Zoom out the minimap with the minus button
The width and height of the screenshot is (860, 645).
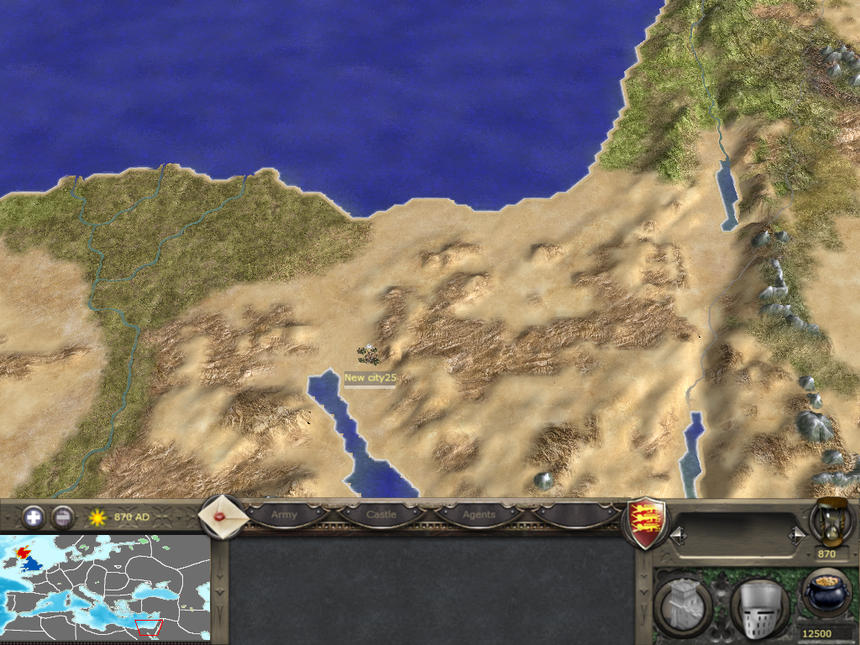[62, 517]
